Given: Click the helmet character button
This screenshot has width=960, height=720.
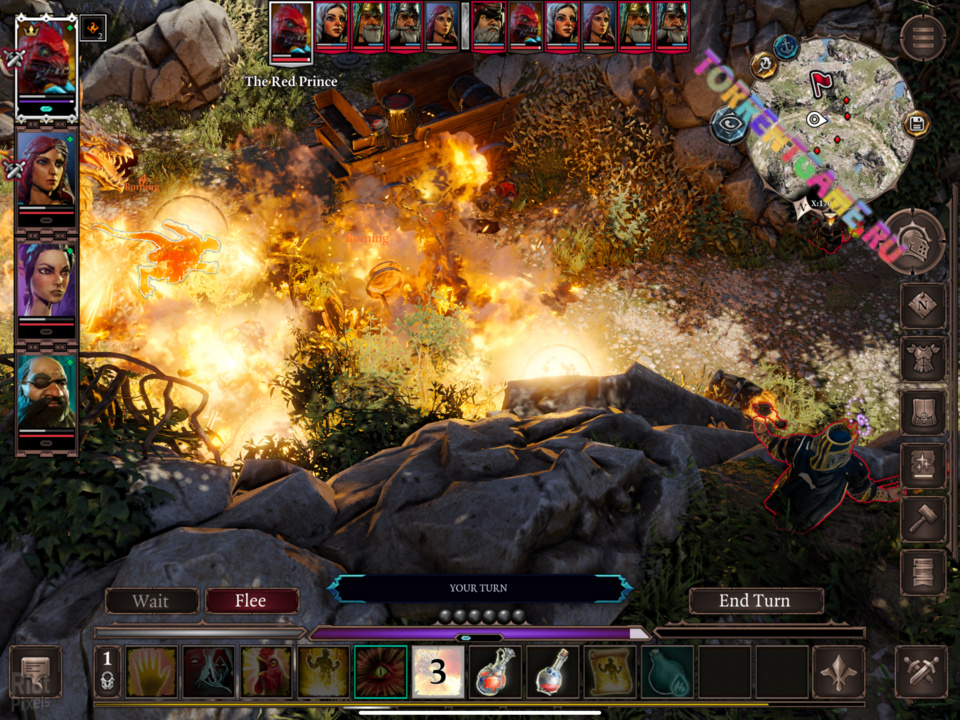Looking at the screenshot, I should tap(914, 242).
